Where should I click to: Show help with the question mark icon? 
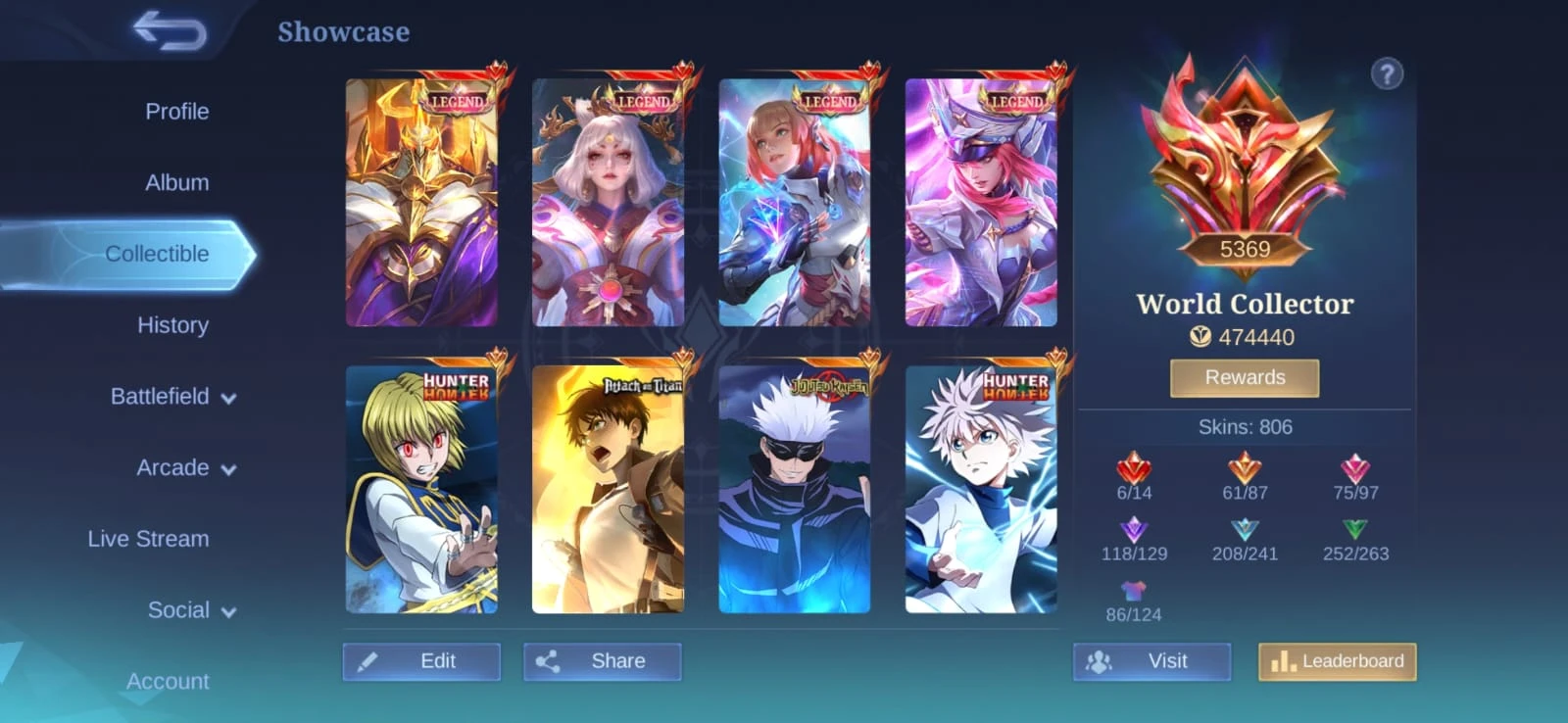click(x=1387, y=73)
